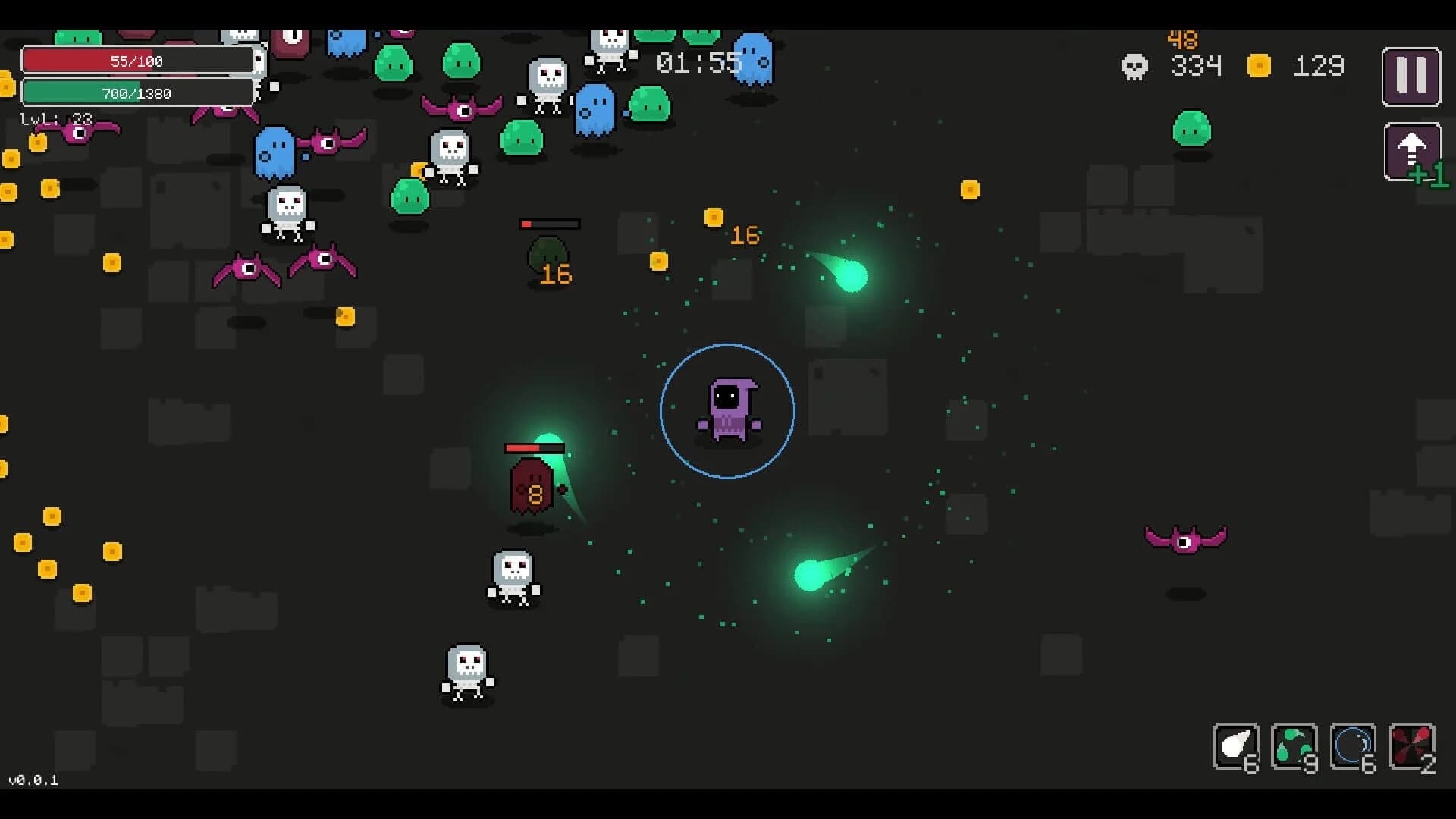This screenshot has height=819, width=1456.
Task: Click the 700/1380 experience bar
Action: click(138, 93)
